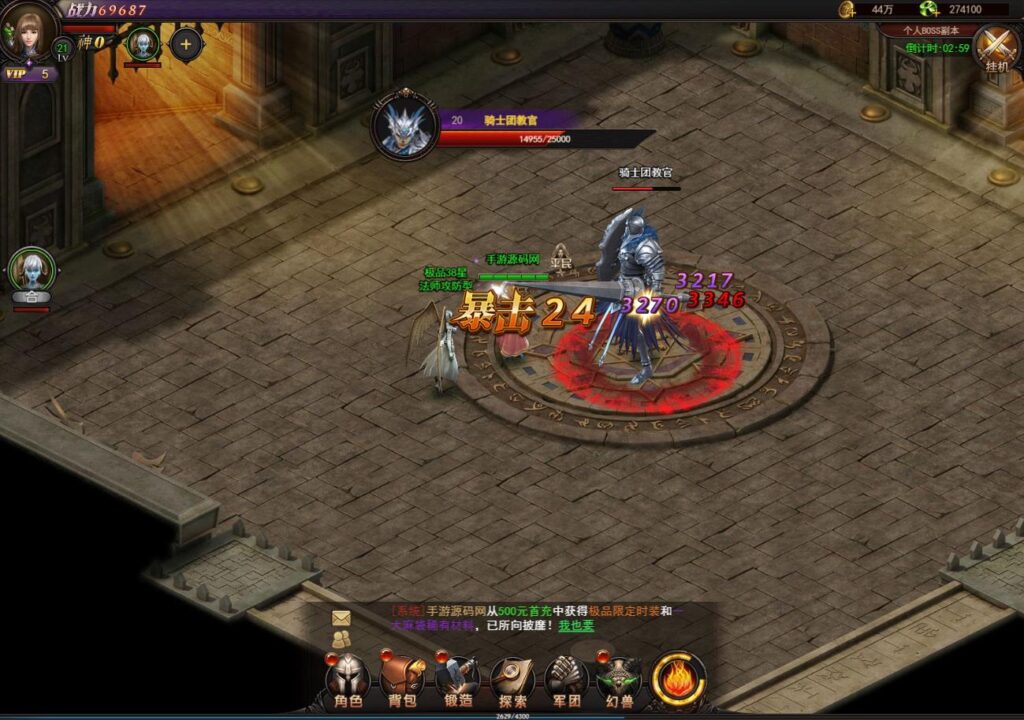
Task: Open the 锻造 forging menu
Action: click(x=457, y=680)
